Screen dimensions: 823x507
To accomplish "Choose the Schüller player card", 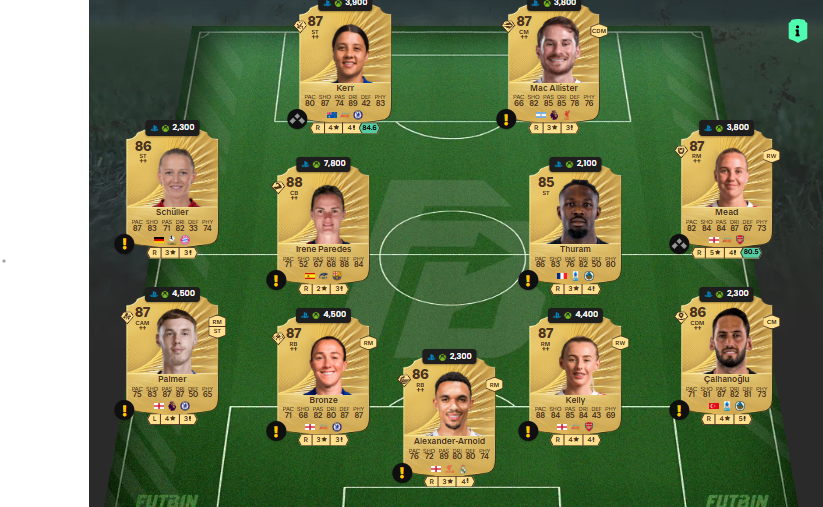I will pos(172,190).
